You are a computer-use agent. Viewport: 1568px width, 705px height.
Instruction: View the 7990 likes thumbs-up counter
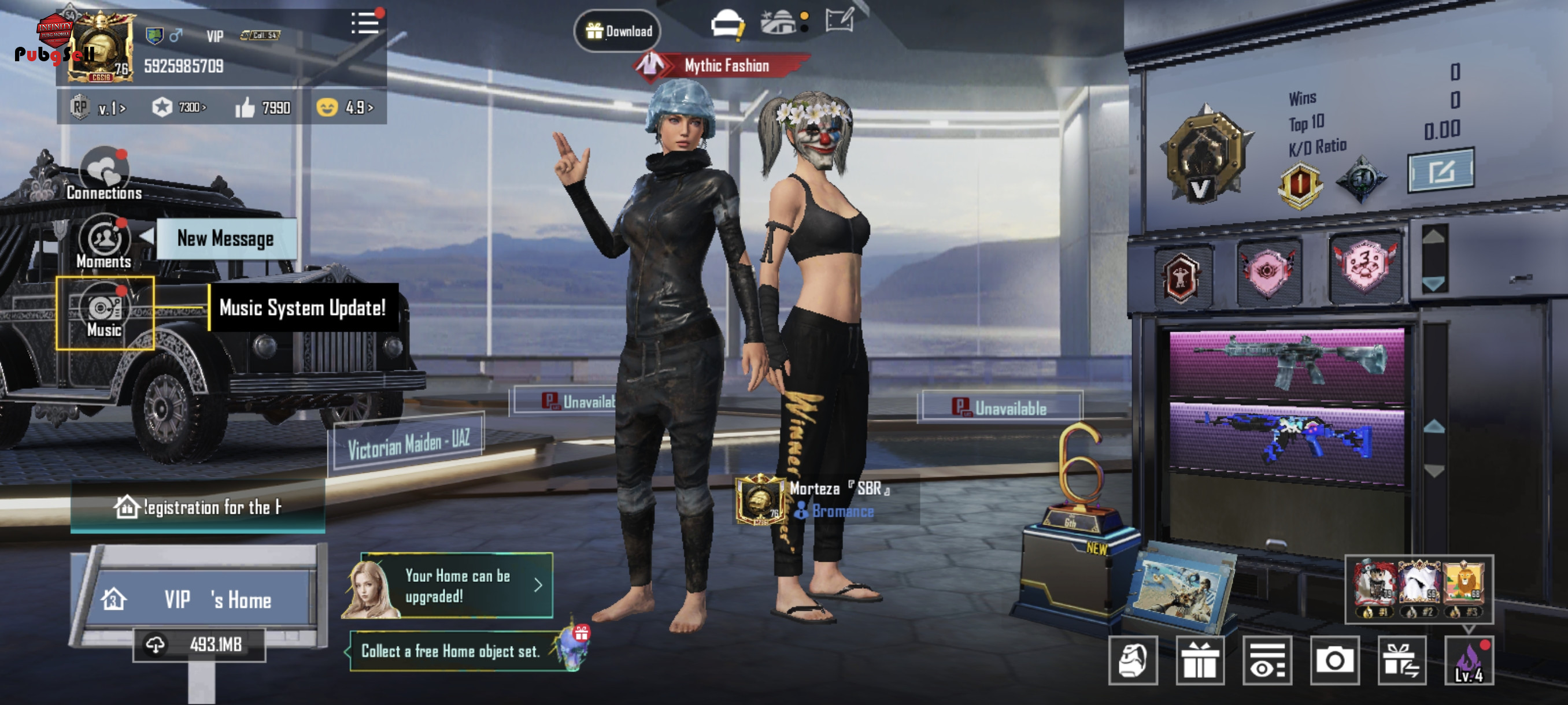point(264,108)
